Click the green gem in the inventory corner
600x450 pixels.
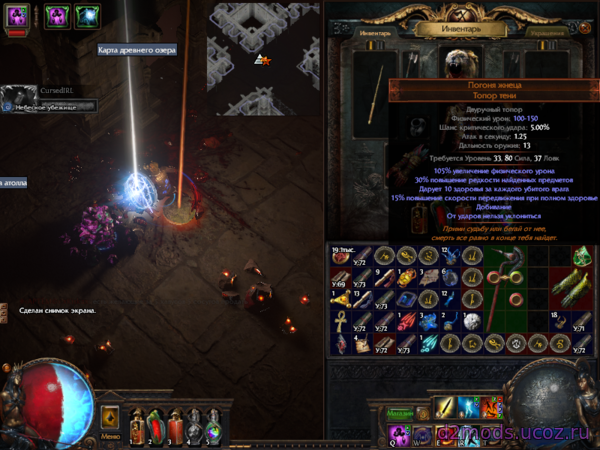tap(583, 255)
